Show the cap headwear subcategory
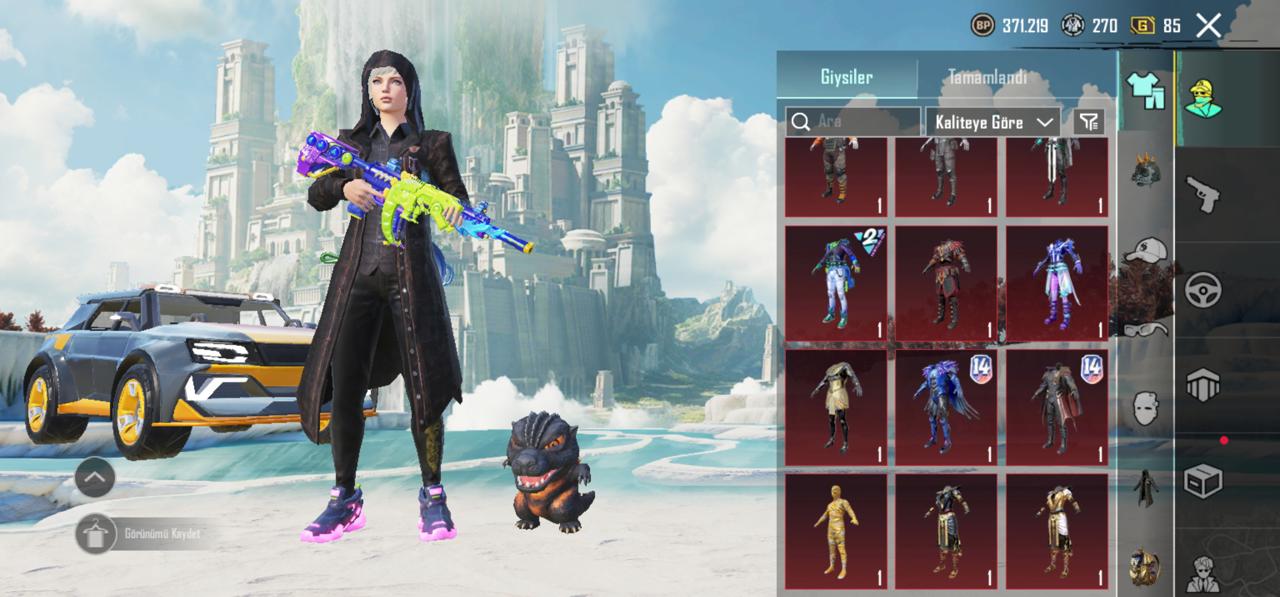This screenshot has width=1280, height=597. [x=1146, y=250]
